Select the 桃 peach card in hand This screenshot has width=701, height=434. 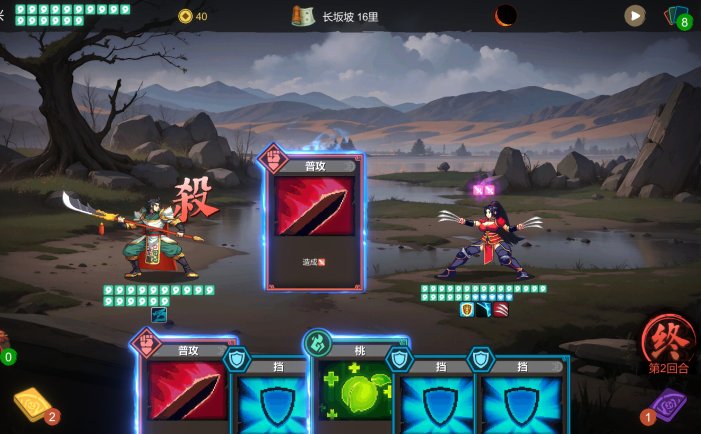point(359,390)
